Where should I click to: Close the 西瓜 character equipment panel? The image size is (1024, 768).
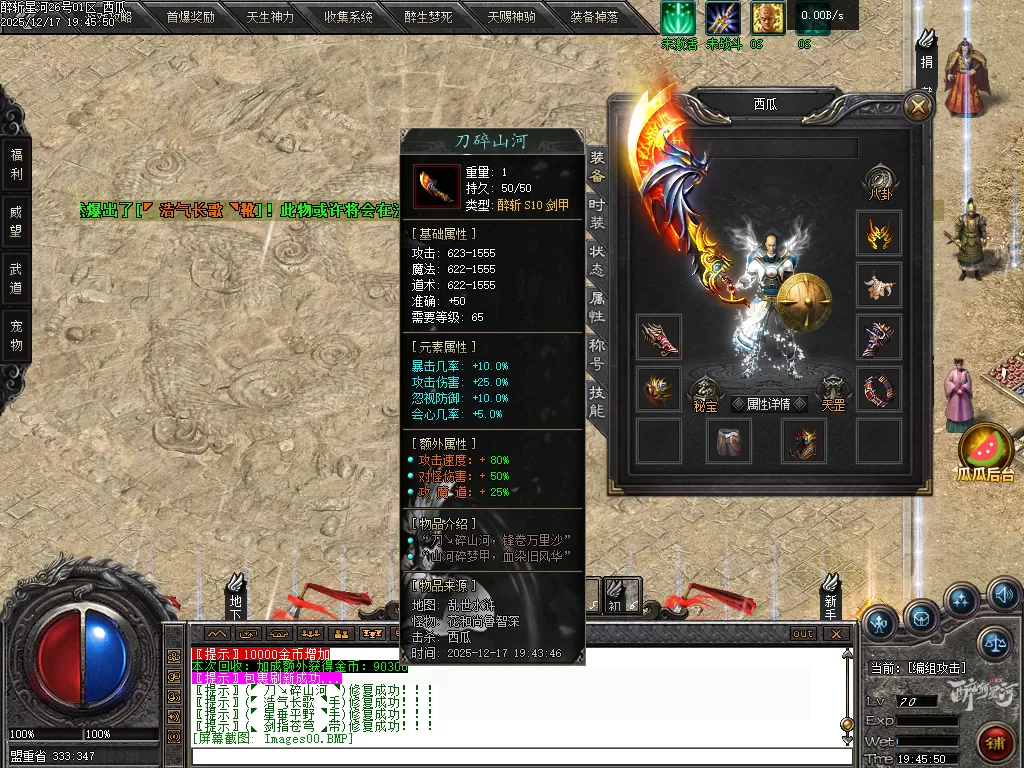[917, 106]
